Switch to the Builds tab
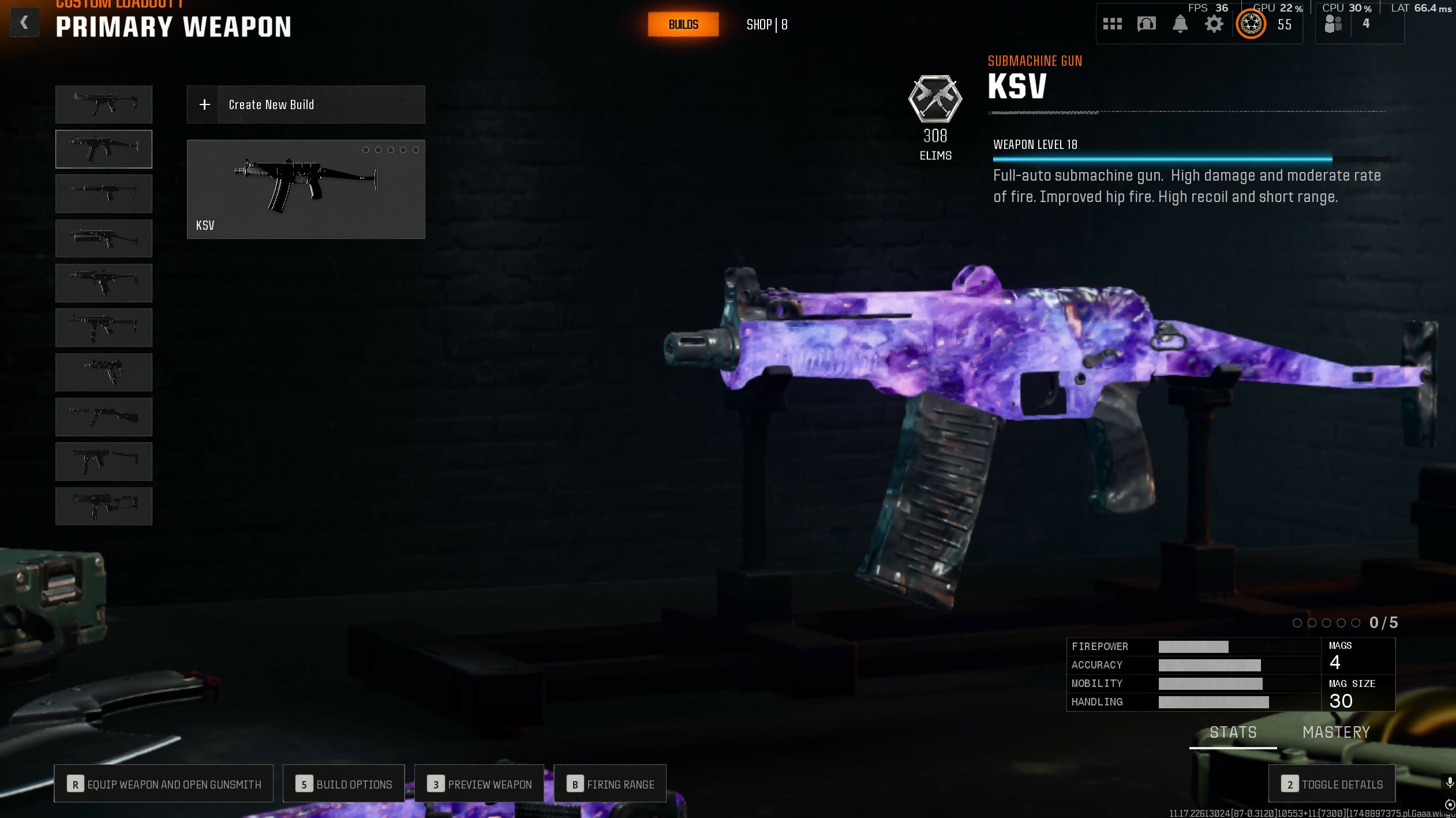 [683, 24]
